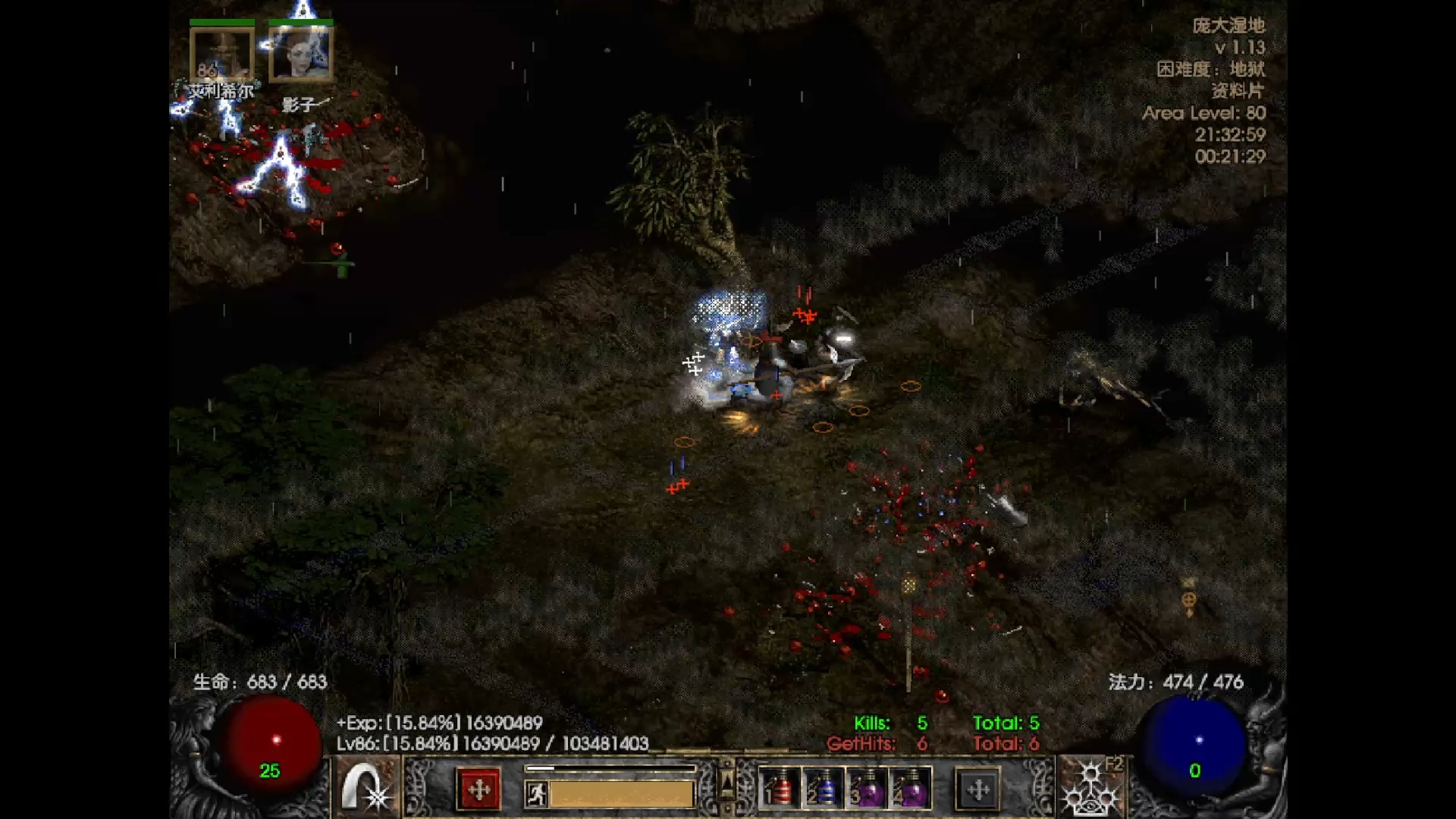Select the mercenary portrait 艾利希尔

[221, 55]
